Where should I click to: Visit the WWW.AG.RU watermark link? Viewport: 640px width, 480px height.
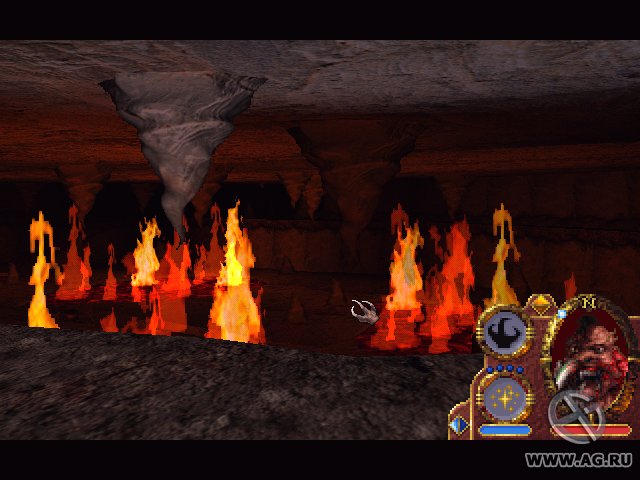pyautogui.click(x=579, y=460)
